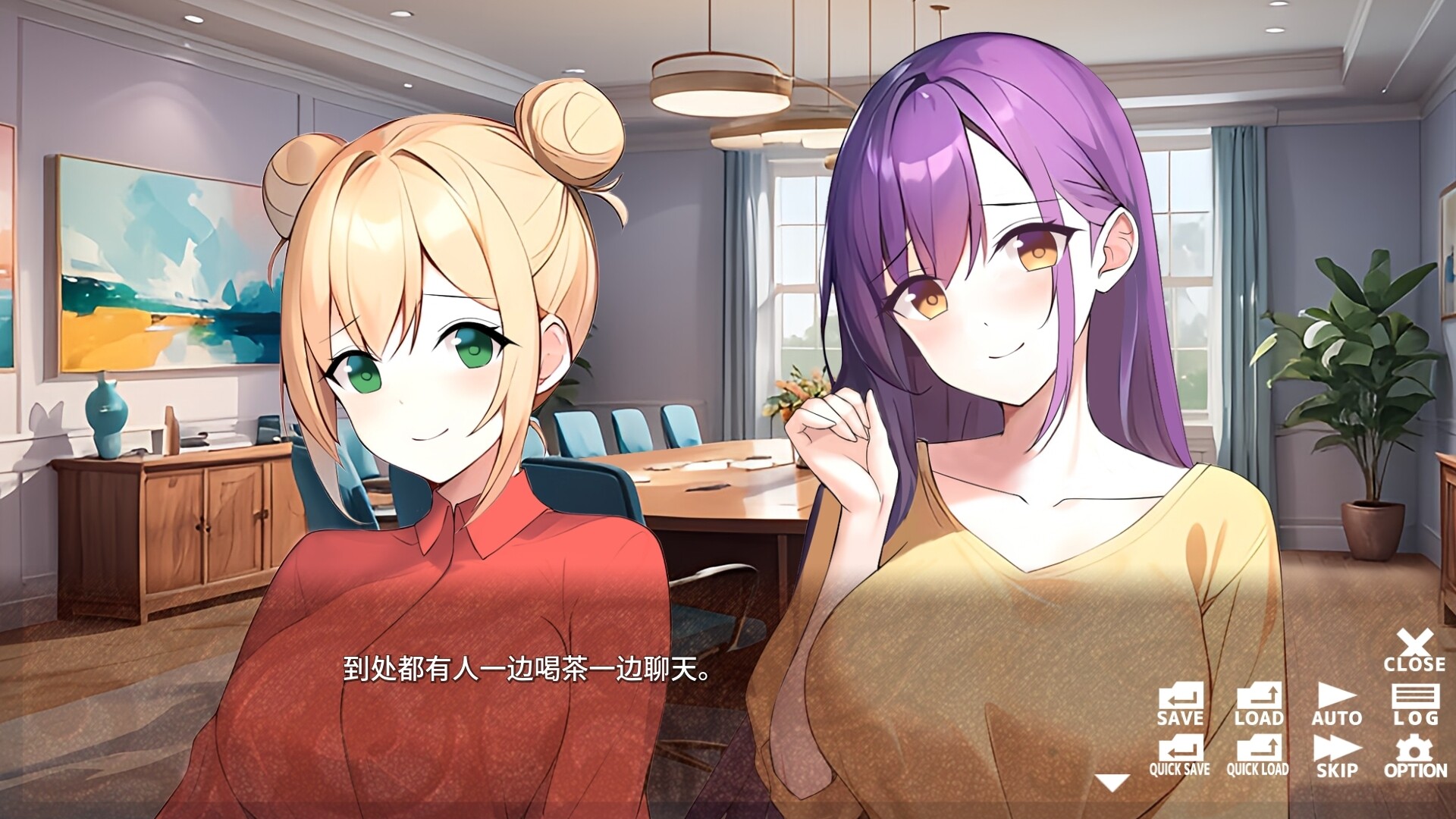Open the Load menu
Screen dimensions: 1456x819
(x=1259, y=705)
